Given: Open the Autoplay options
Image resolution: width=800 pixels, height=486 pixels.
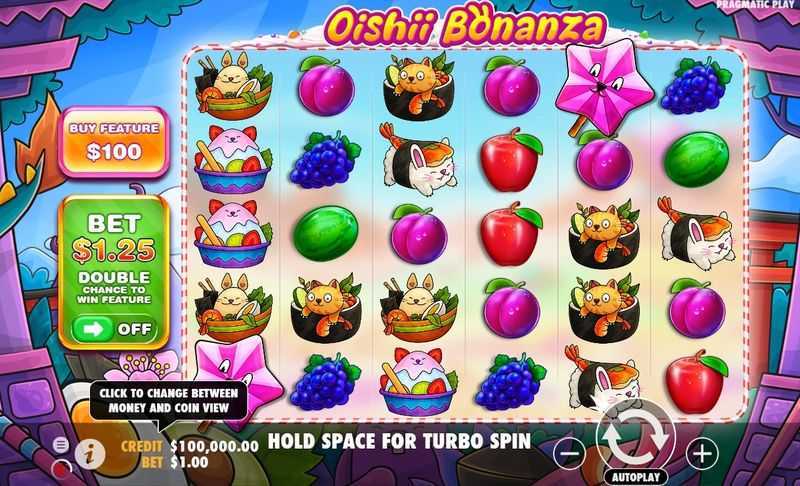Looking at the screenshot, I should pos(635,477).
